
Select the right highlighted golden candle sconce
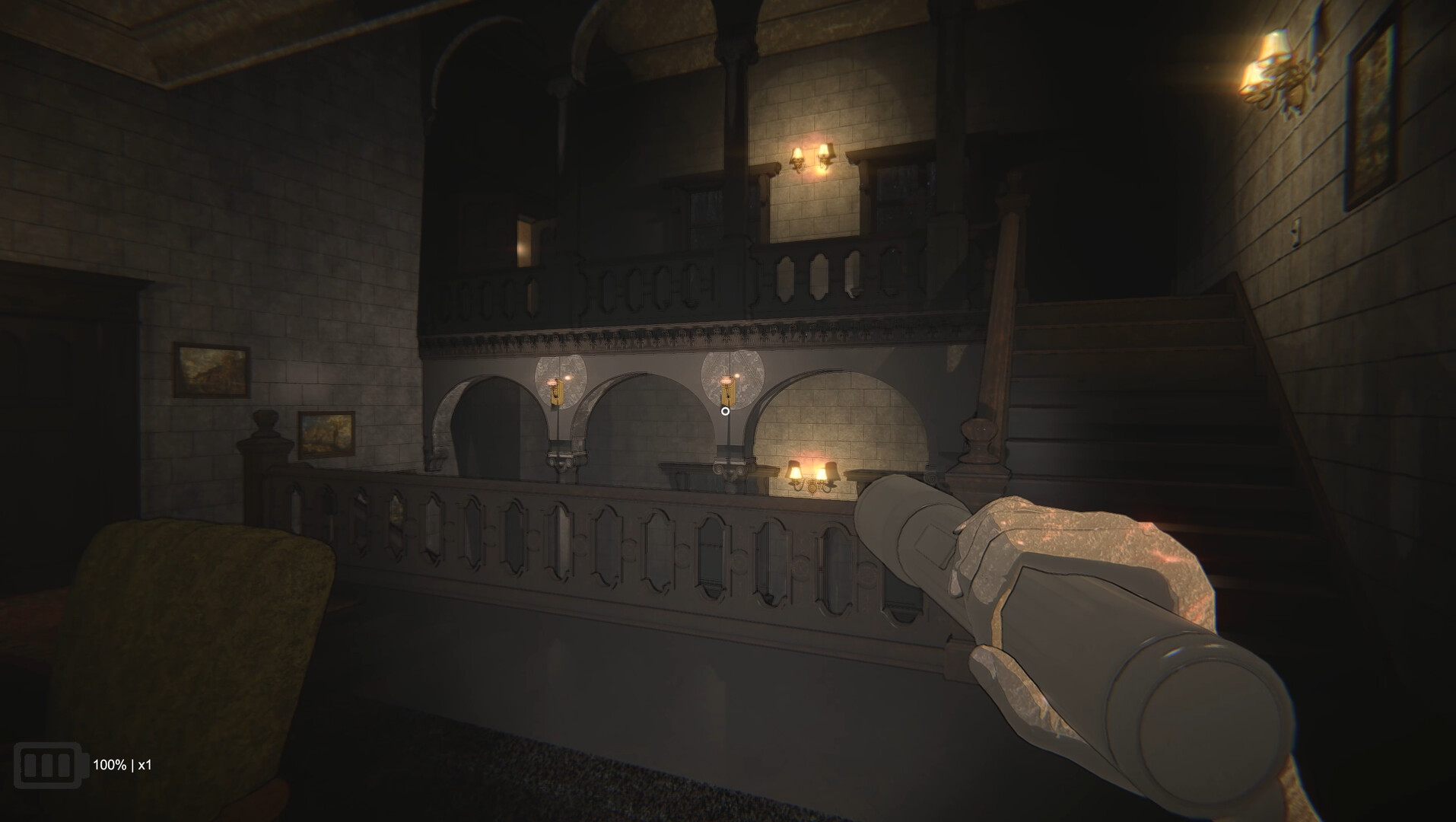coord(728,390)
